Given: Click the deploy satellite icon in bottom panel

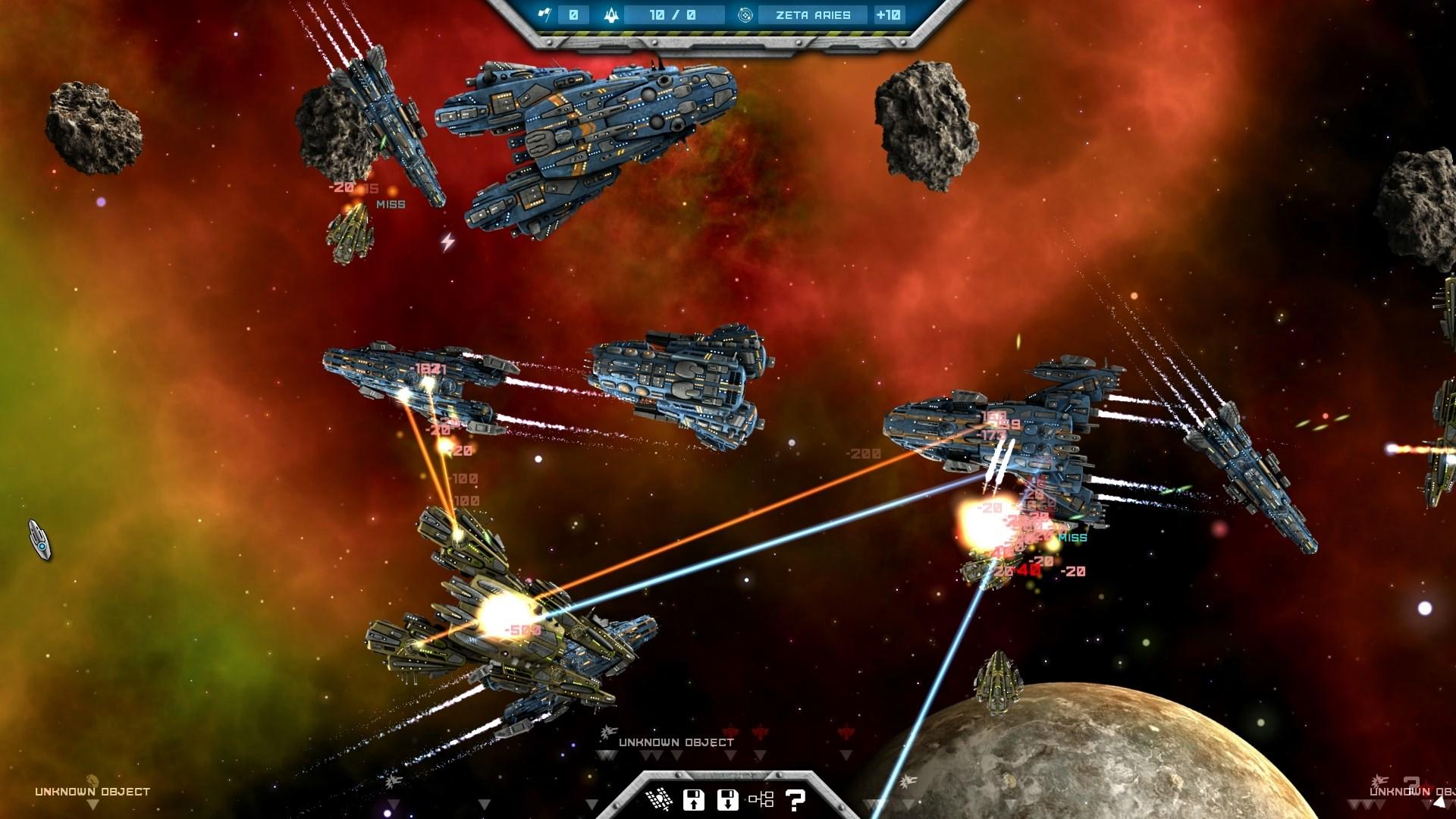Looking at the screenshot, I should [660, 799].
